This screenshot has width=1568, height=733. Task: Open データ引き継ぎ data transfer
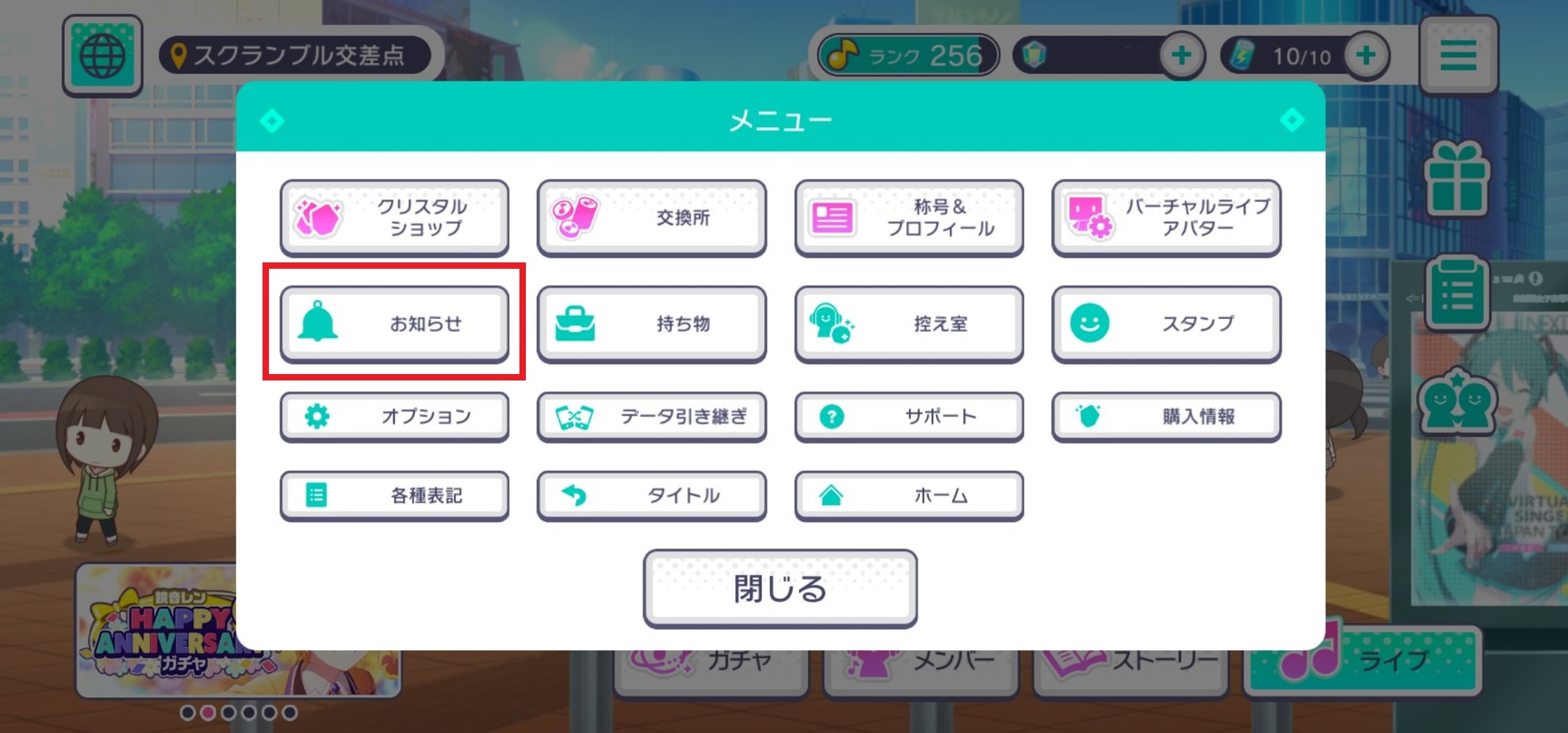pyautogui.click(x=652, y=416)
